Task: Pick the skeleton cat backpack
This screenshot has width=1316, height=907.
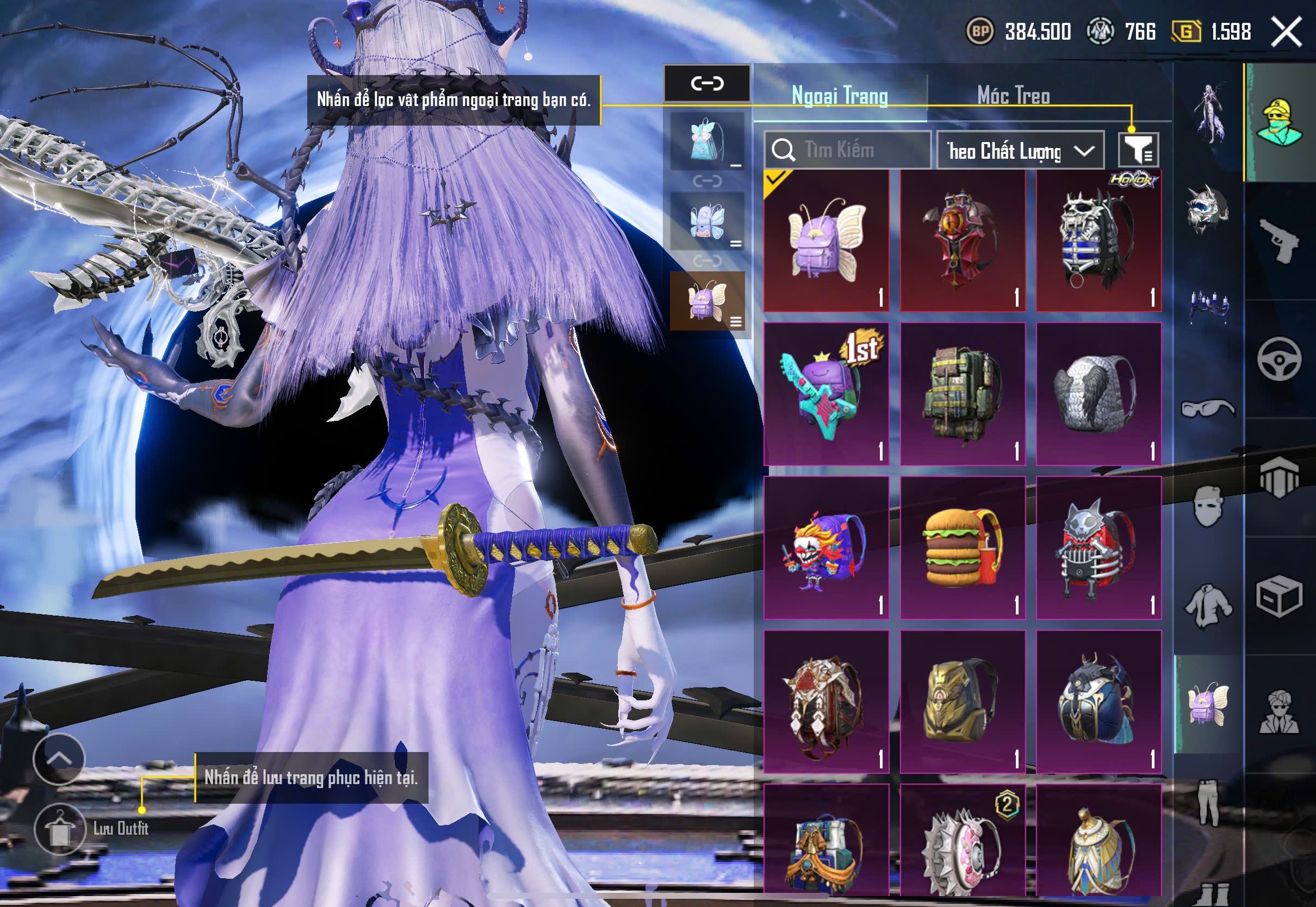Action: click(x=1098, y=548)
